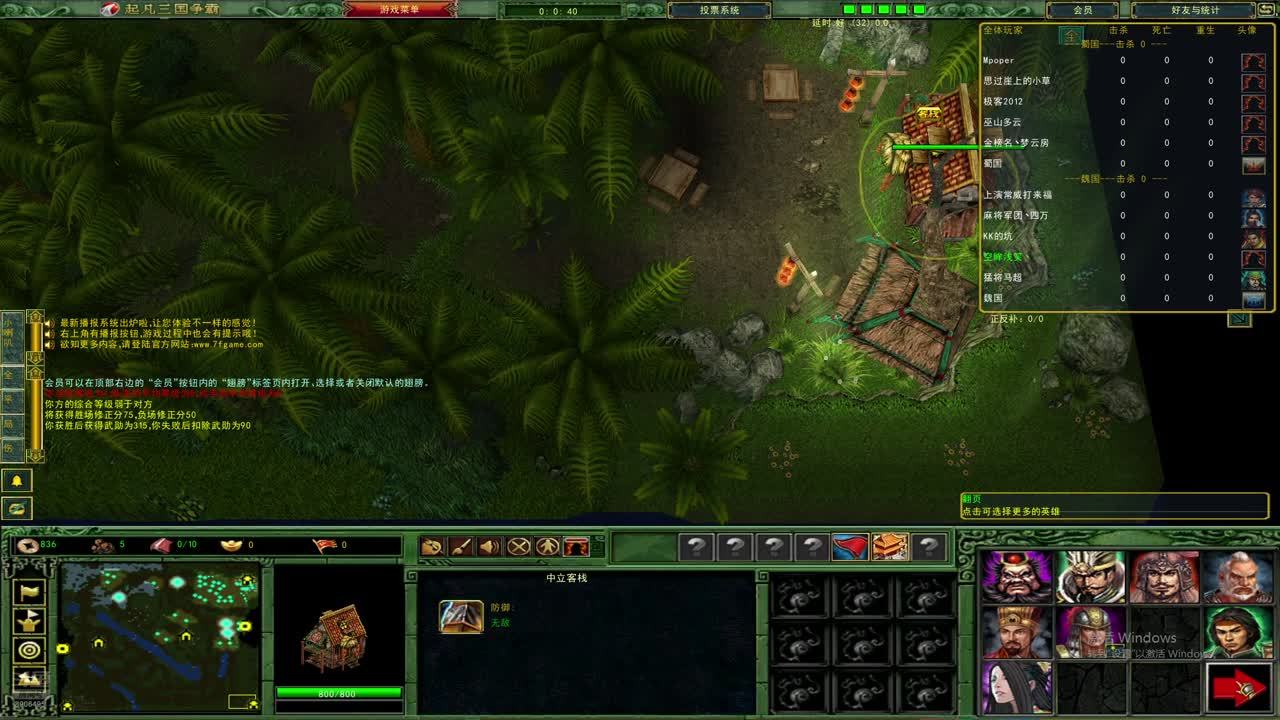Pick the black-haired lady hero portrait
Image resolution: width=1280 pixels, height=720 pixels.
coord(1017,687)
